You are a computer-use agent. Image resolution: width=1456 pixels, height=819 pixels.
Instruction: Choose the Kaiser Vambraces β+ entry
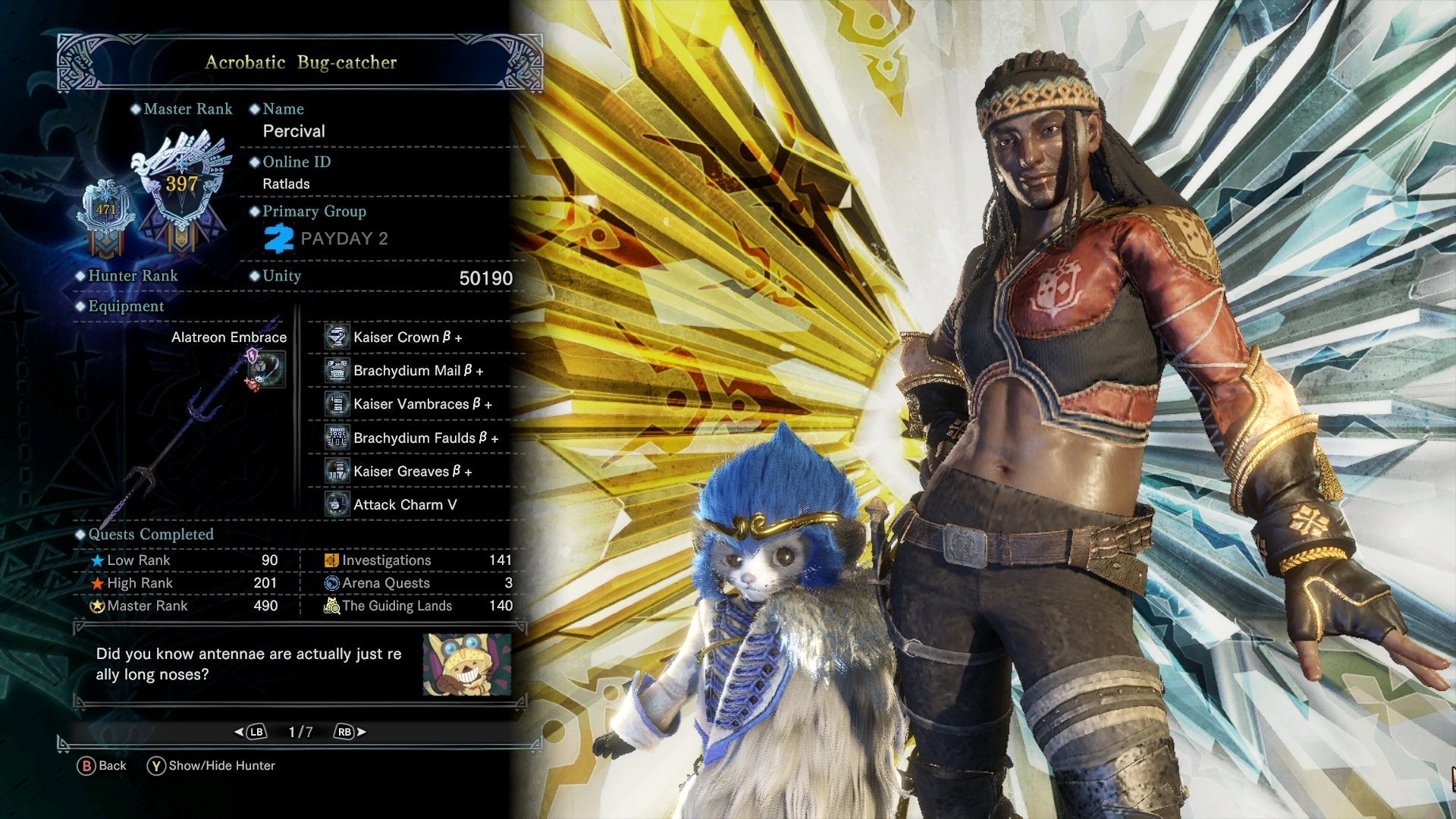422,404
